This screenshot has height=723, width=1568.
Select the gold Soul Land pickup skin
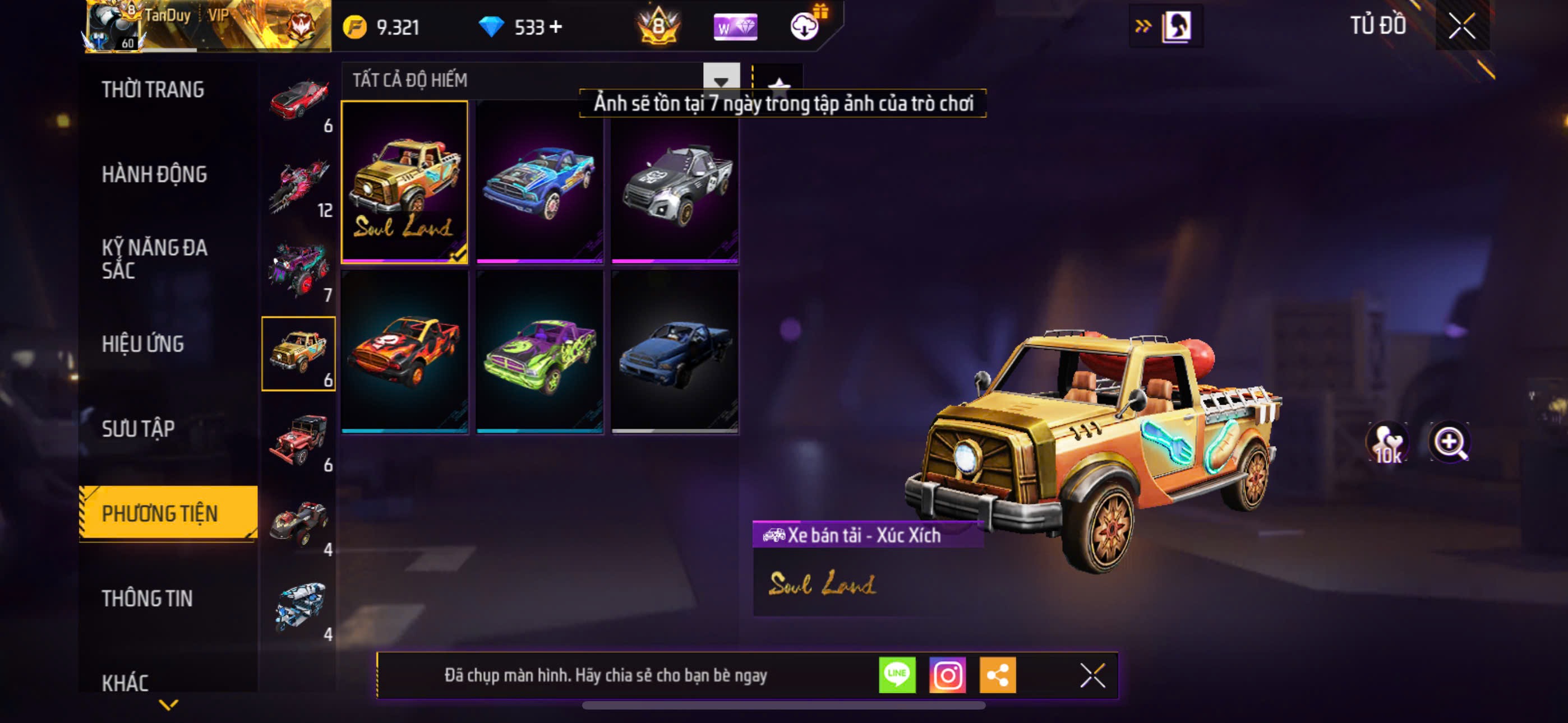[404, 182]
